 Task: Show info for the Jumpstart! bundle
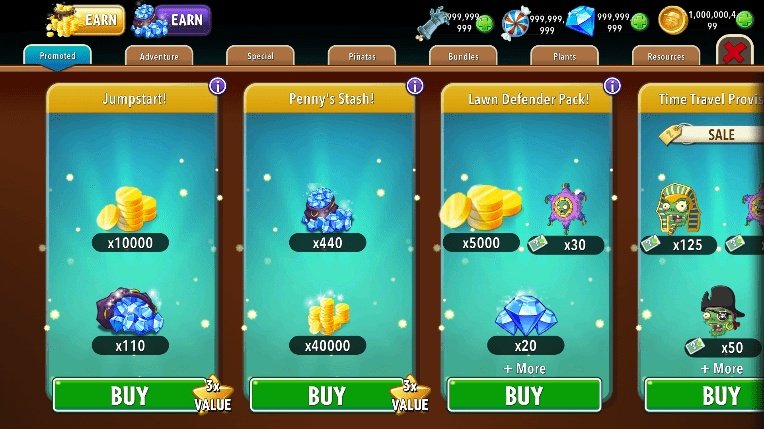[217, 86]
